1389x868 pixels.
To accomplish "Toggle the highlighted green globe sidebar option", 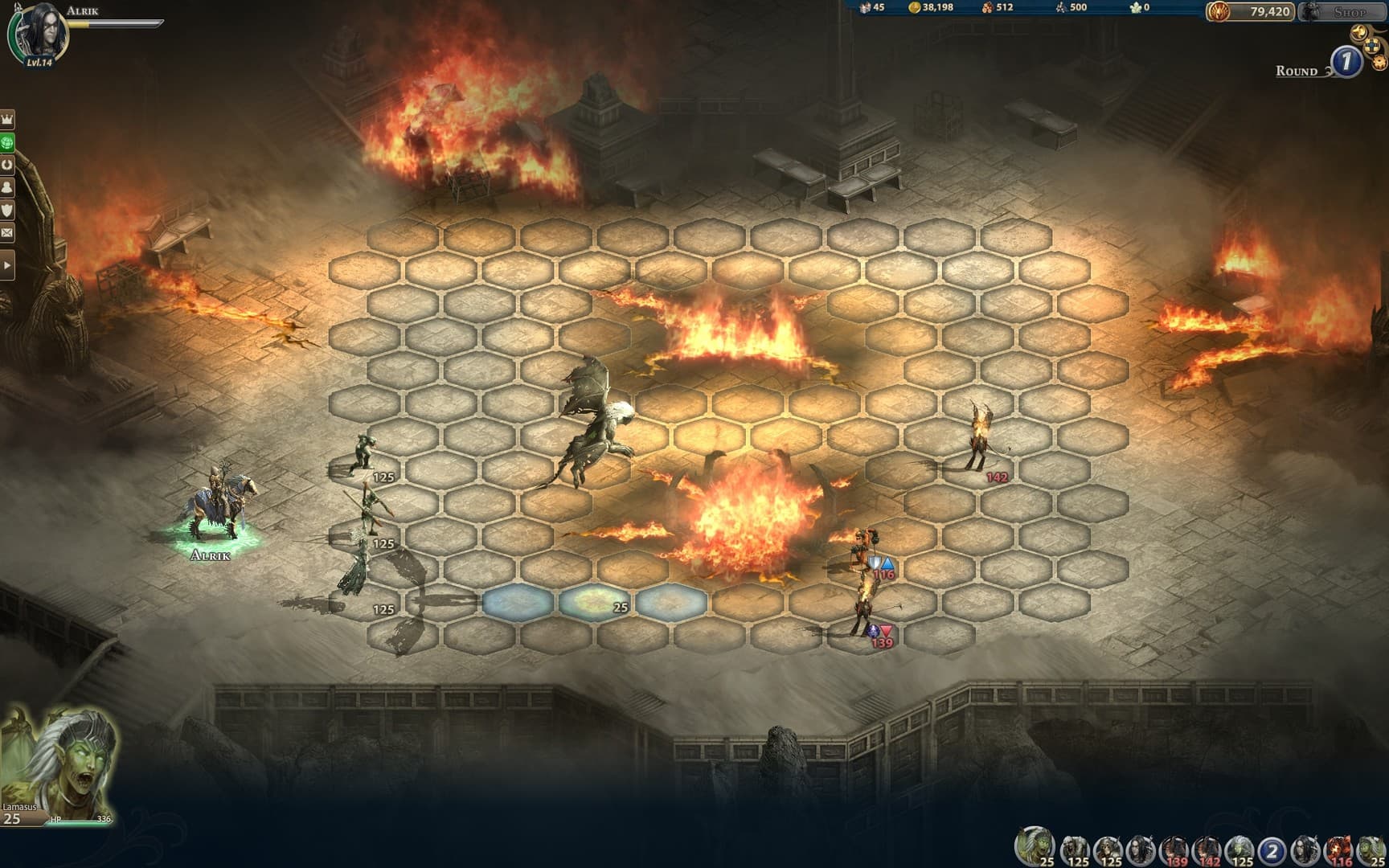I will pos(7,142).
